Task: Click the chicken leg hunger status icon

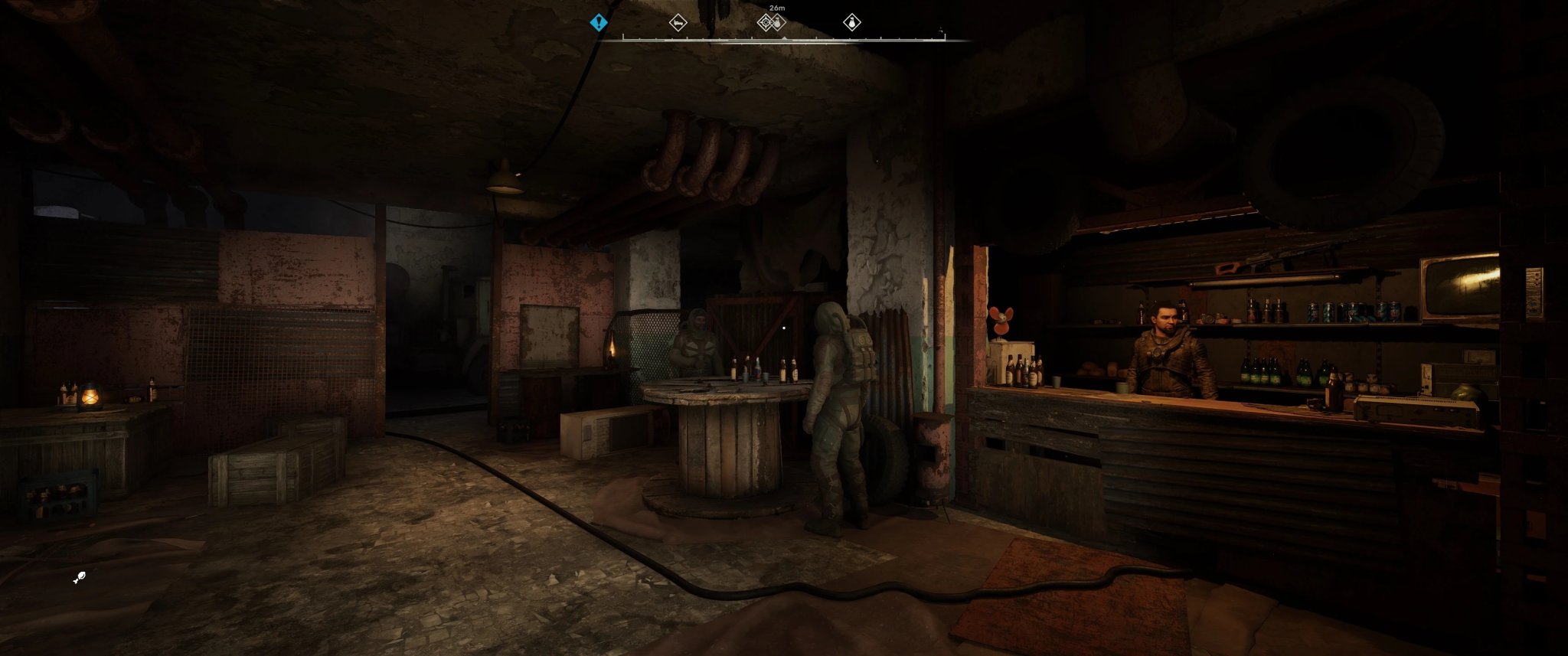Action: pos(79,576)
